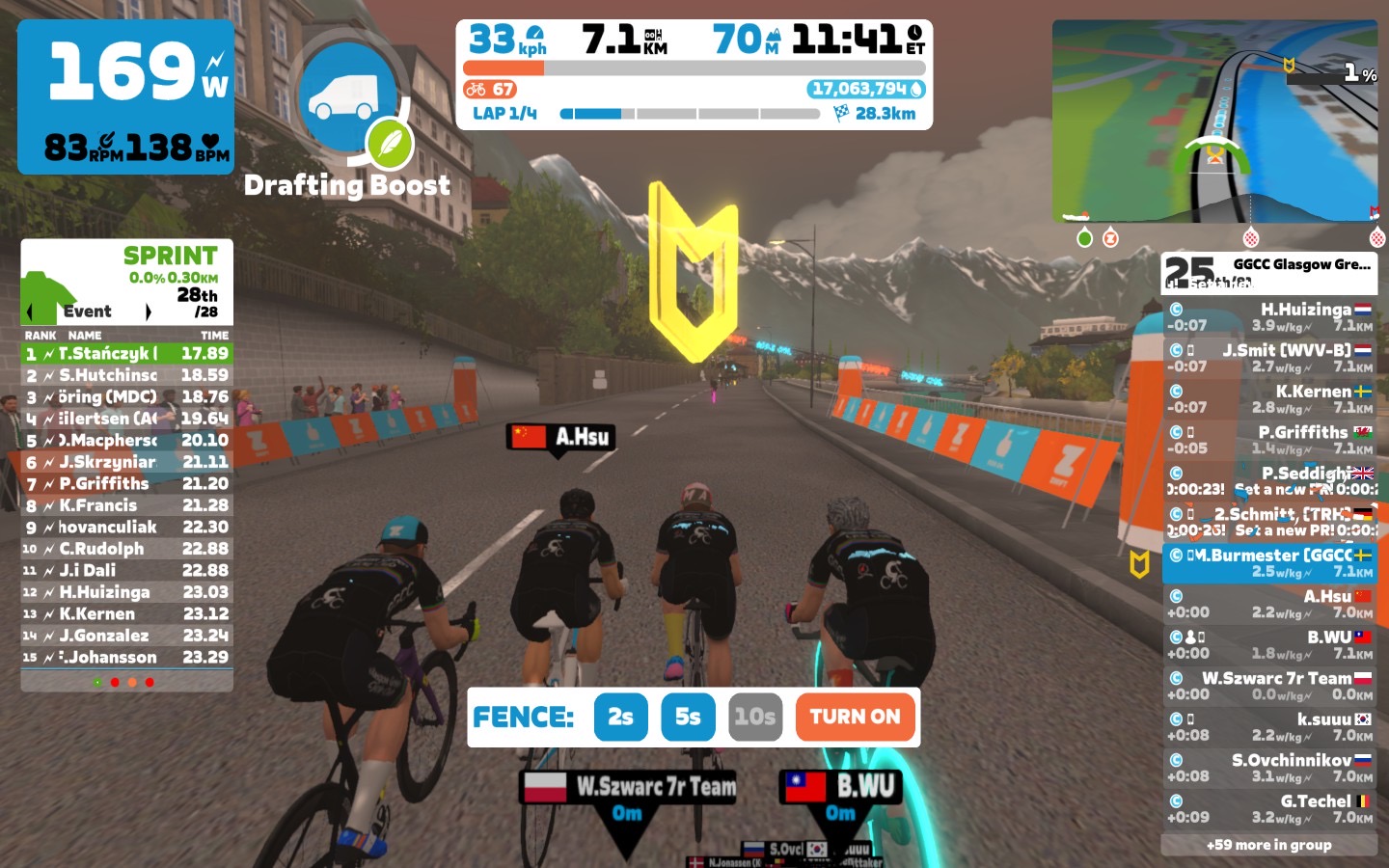Screen dimensions: 1389x868
Task: Turn on the fence
Action: (x=855, y=717)
